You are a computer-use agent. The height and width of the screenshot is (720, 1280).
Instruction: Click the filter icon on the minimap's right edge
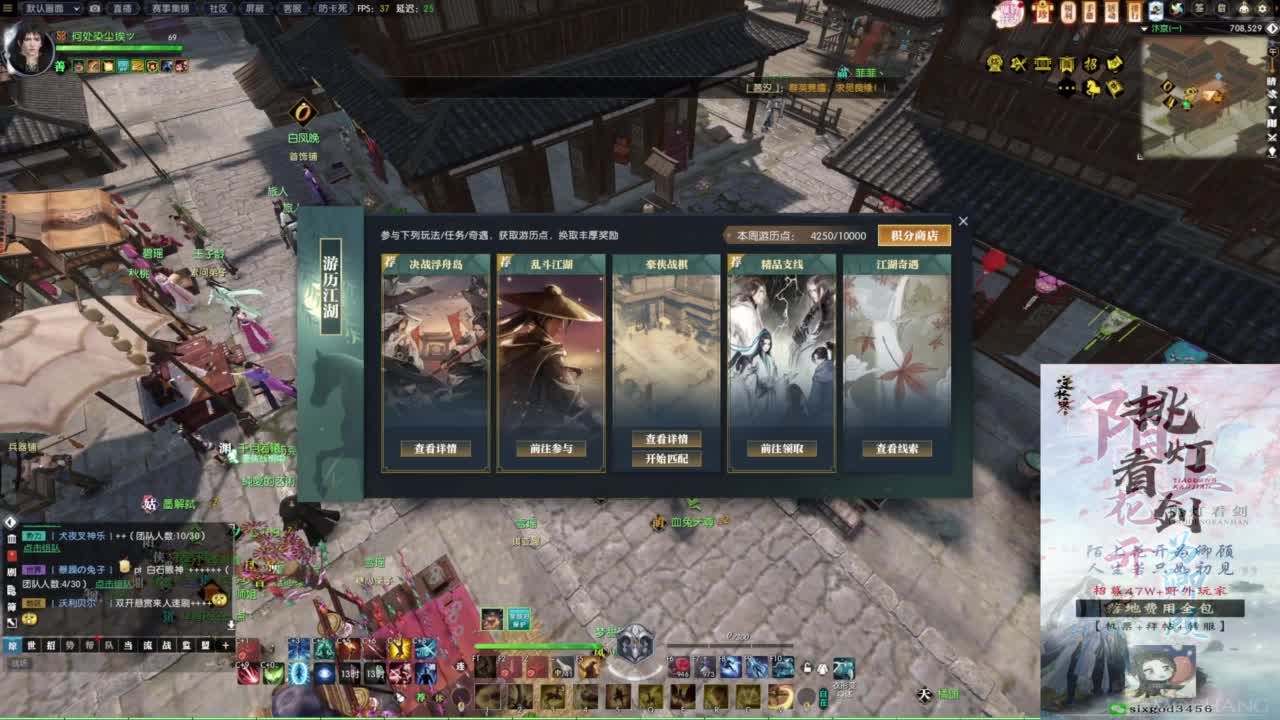(x=1272, y=109)
